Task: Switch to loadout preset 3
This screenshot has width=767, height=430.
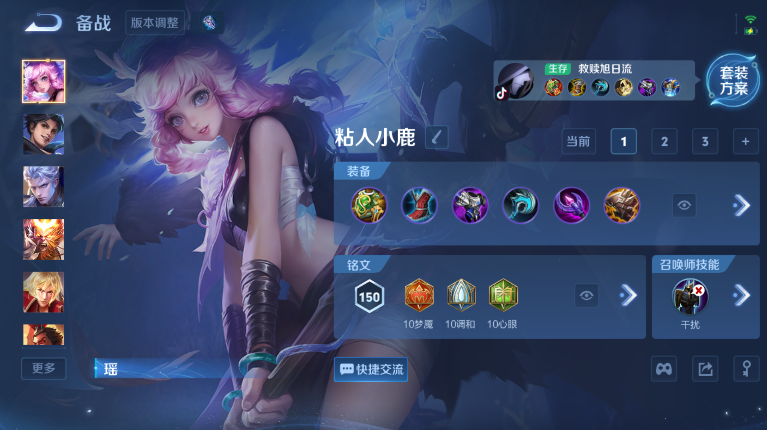Action: [x=705, y=142]
